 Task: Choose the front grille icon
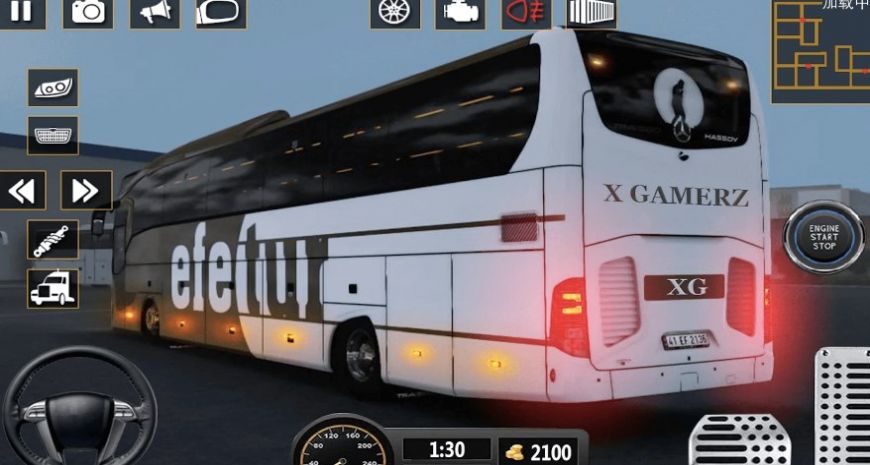pos(53,135)
